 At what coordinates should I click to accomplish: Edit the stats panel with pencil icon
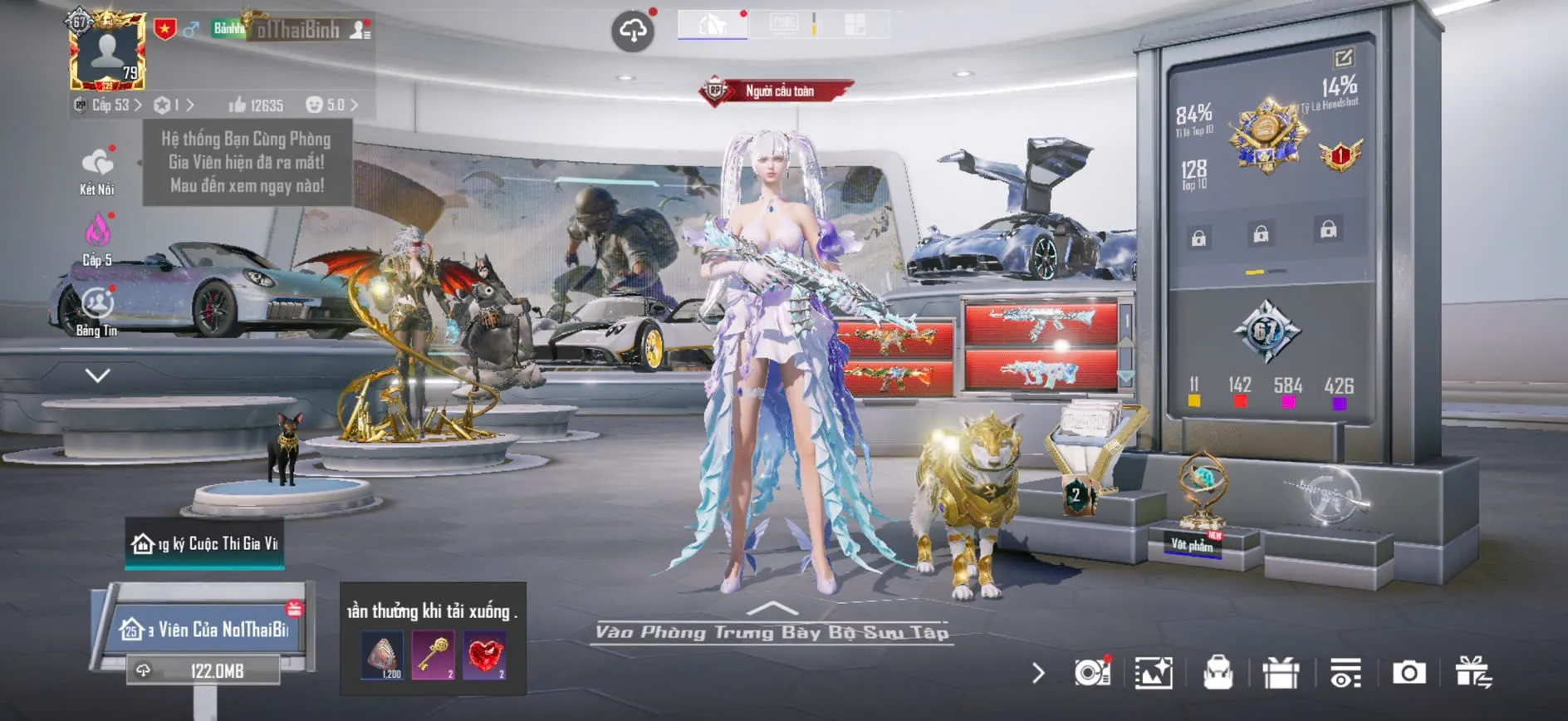[x=1343, y=57]
